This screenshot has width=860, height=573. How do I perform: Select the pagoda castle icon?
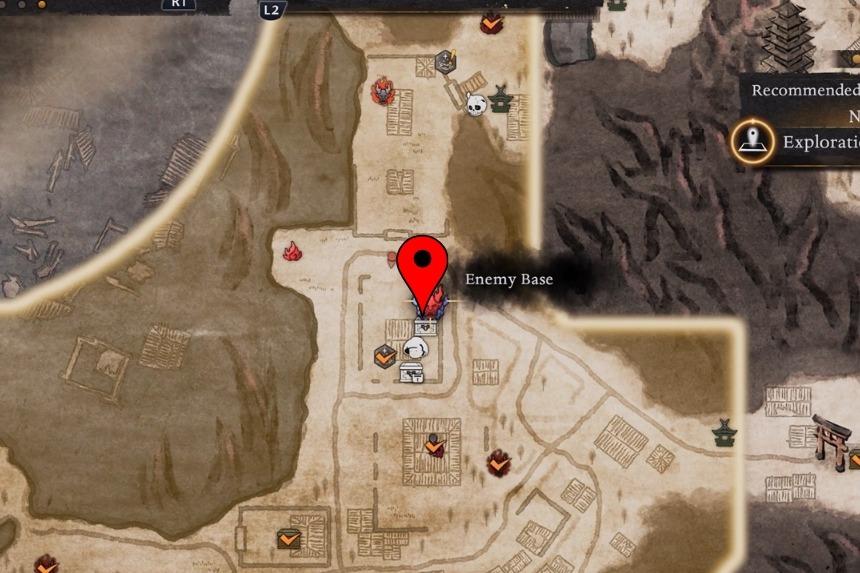point(788,37)
